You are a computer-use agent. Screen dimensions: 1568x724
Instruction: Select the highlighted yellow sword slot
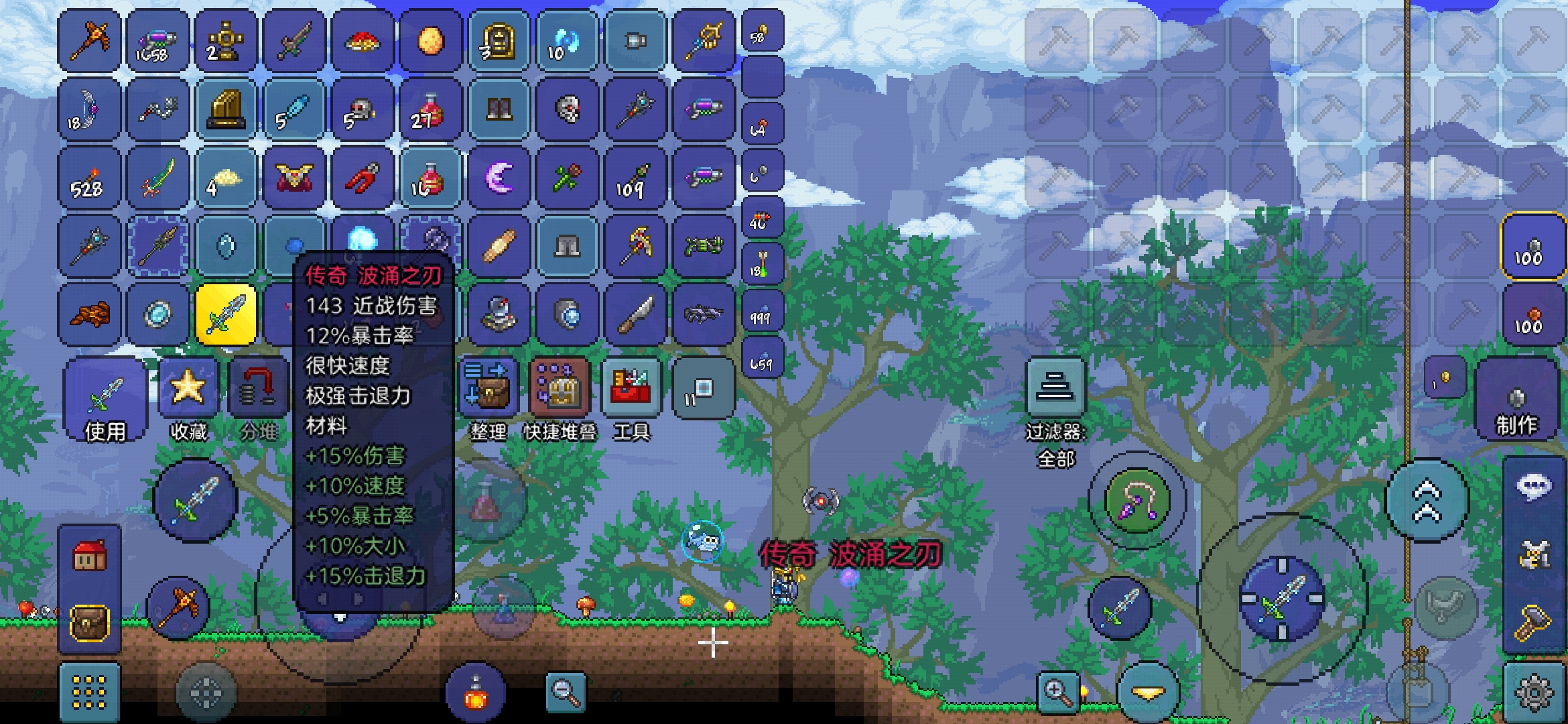pos(226,314)
